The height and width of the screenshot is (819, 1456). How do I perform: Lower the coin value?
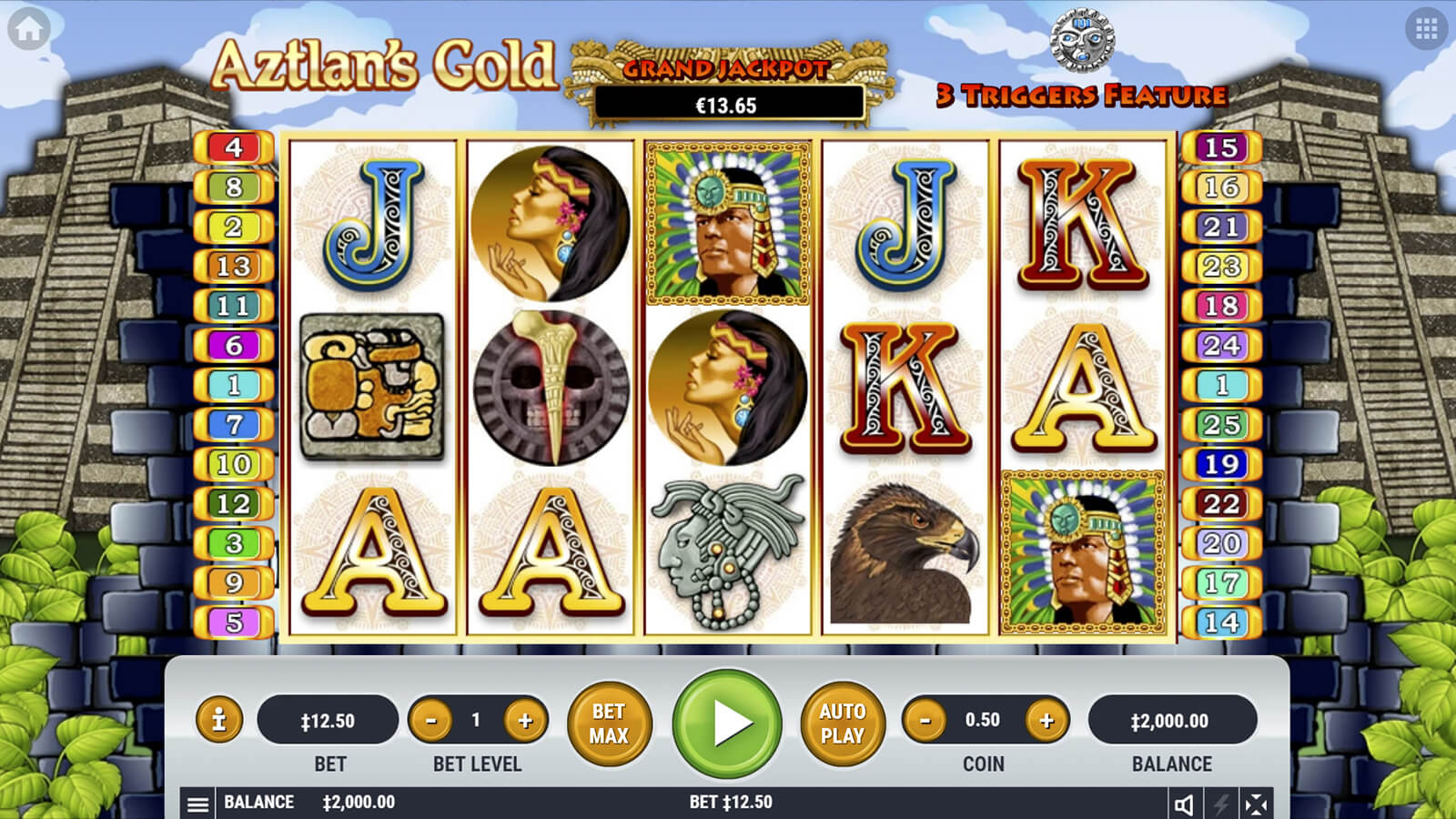pos(925,721)
